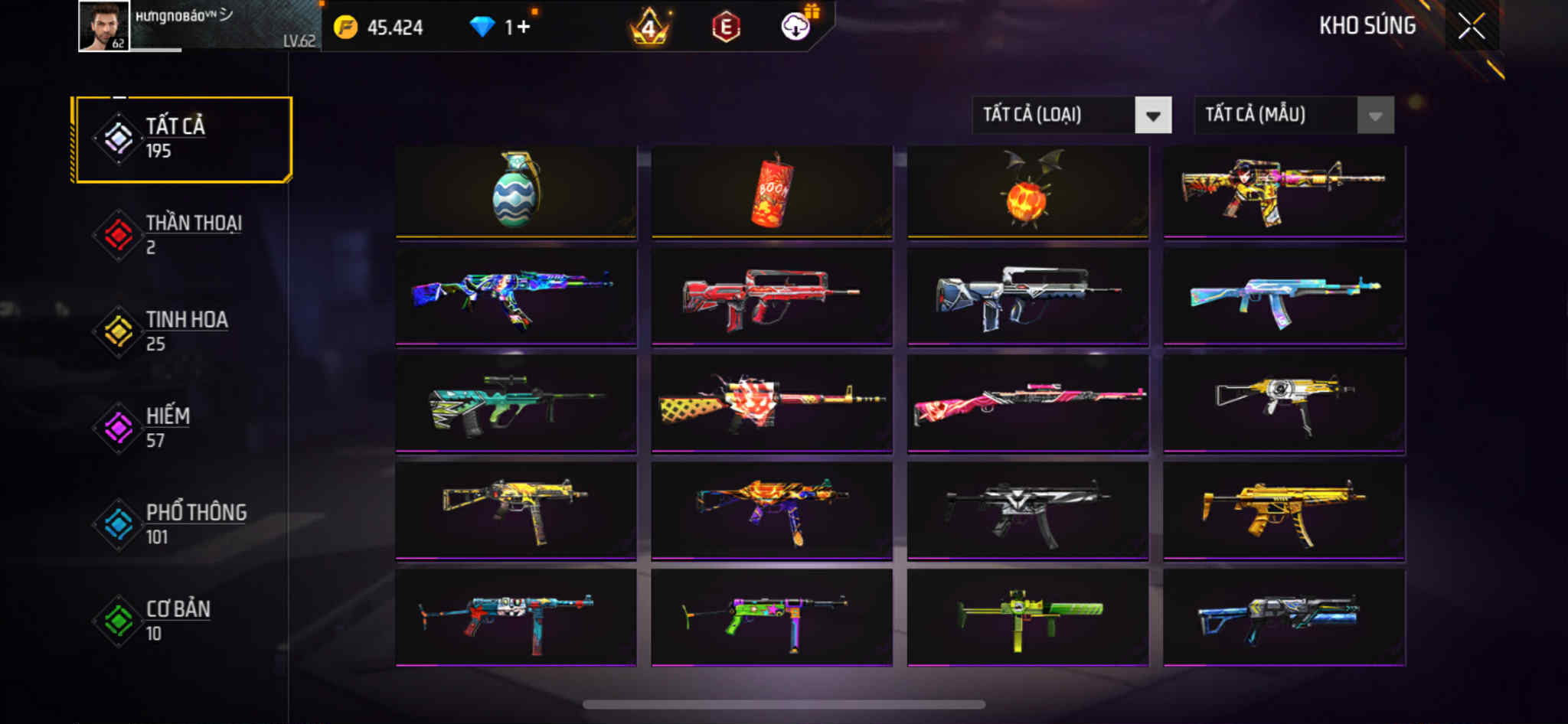Open the cloud download icon
Image resolution: width=1568 pixels, height=724 pixels.
click(796, 28)
